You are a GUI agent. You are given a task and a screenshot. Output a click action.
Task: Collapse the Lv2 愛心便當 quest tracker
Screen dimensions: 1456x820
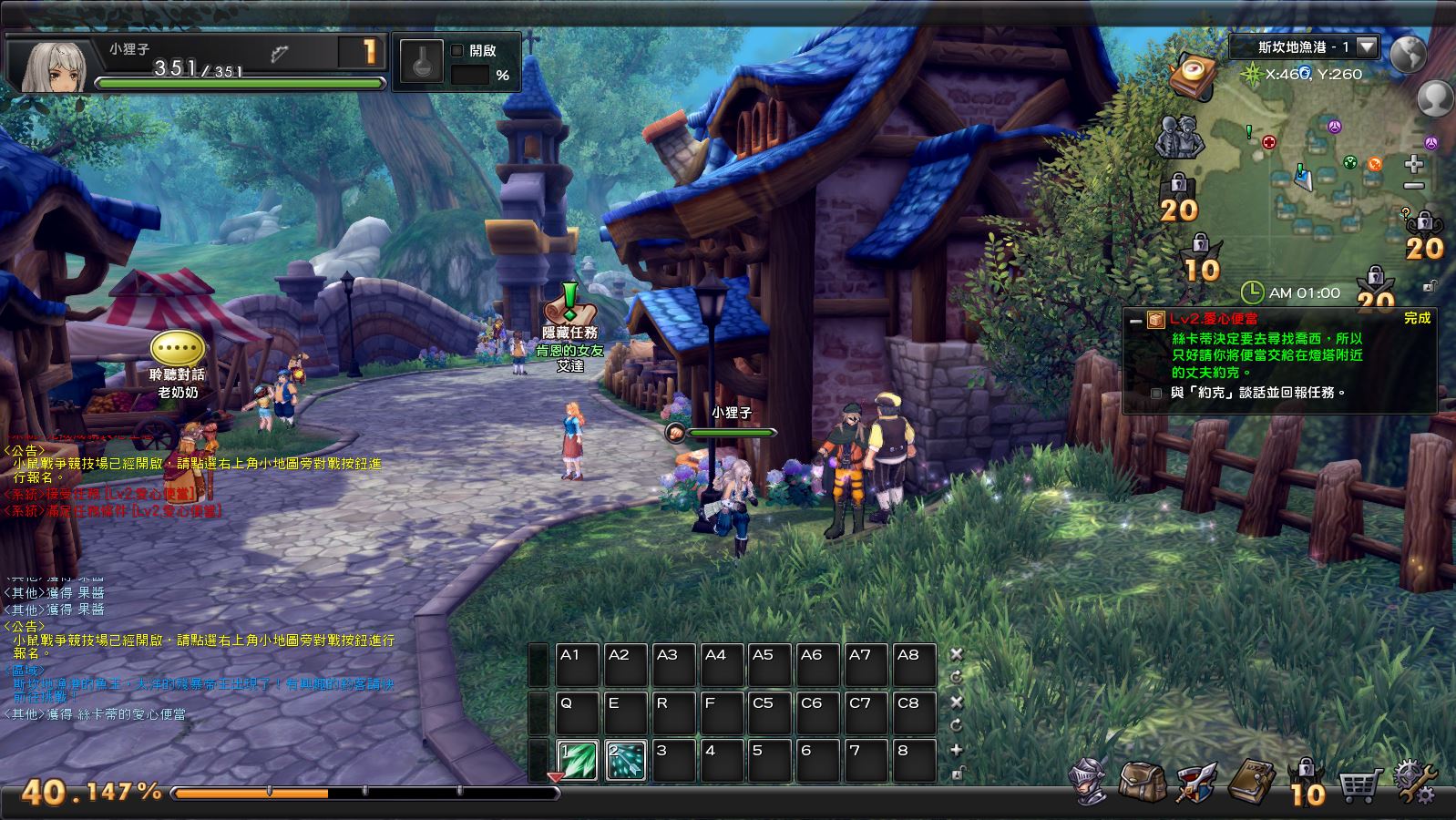pos(1134,320)
